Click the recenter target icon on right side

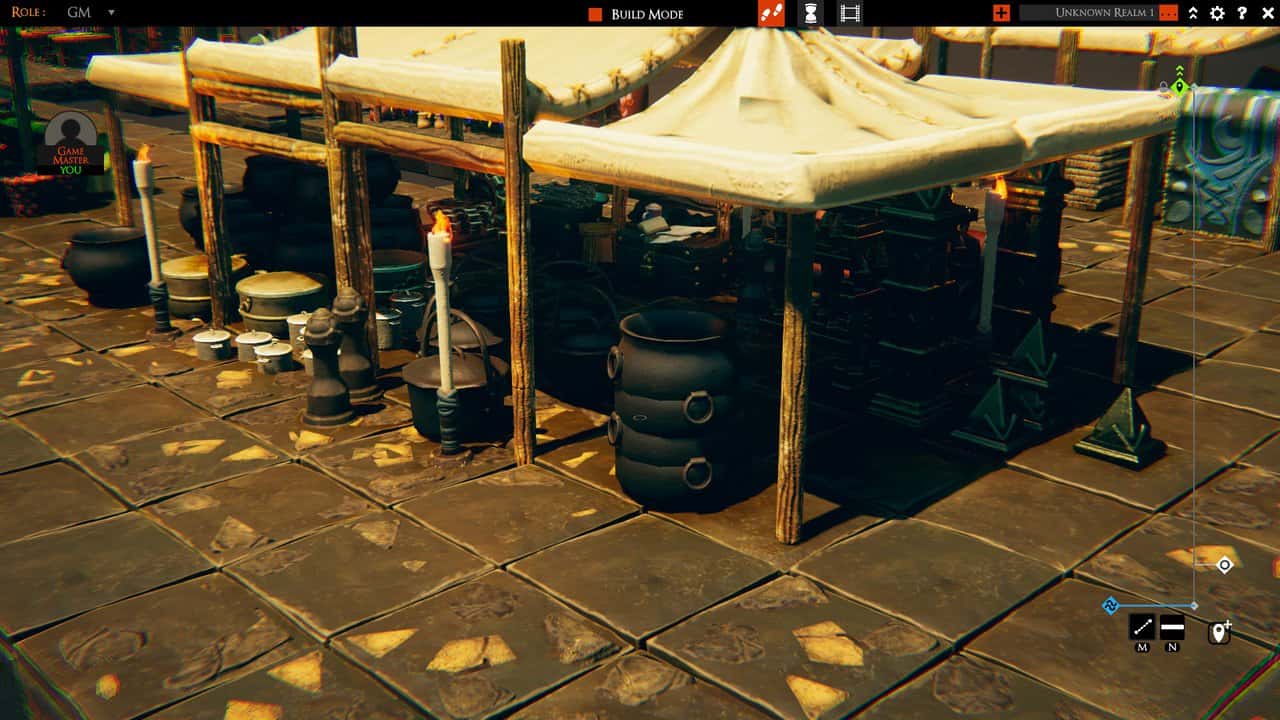tap(1224, 566)
